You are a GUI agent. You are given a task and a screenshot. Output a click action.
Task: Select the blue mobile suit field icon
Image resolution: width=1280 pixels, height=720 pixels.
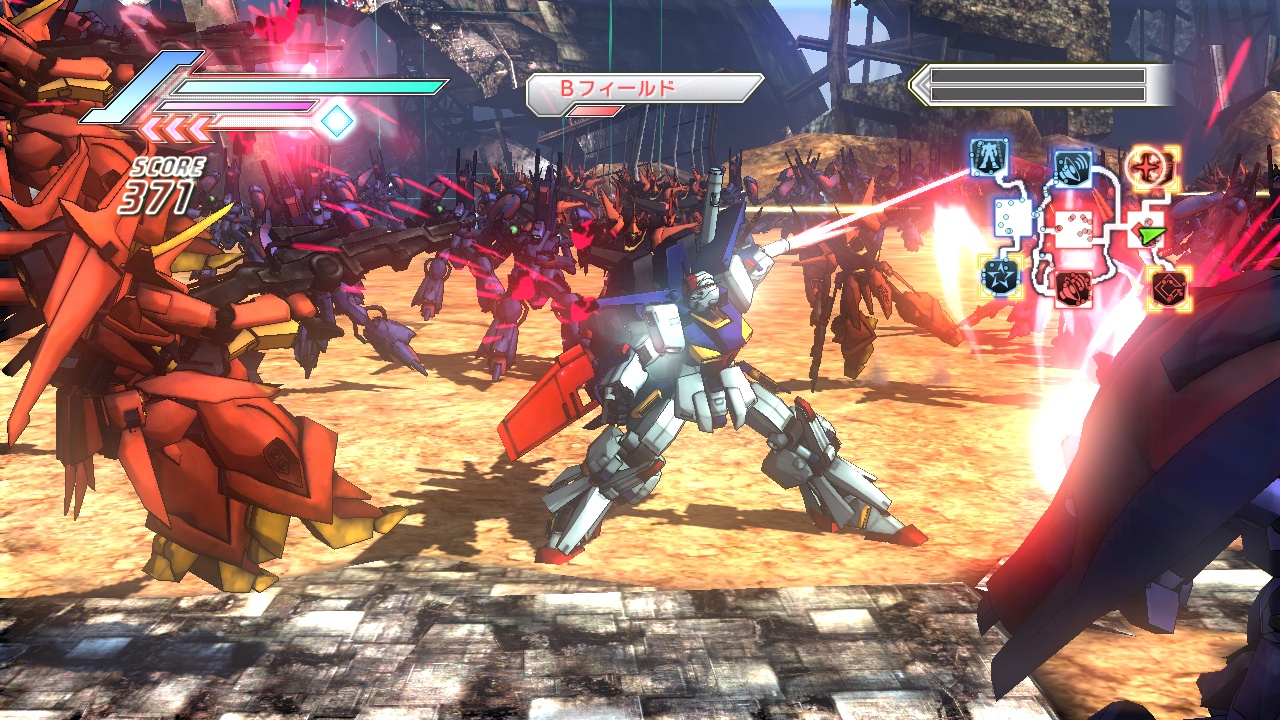coord(988,156)
